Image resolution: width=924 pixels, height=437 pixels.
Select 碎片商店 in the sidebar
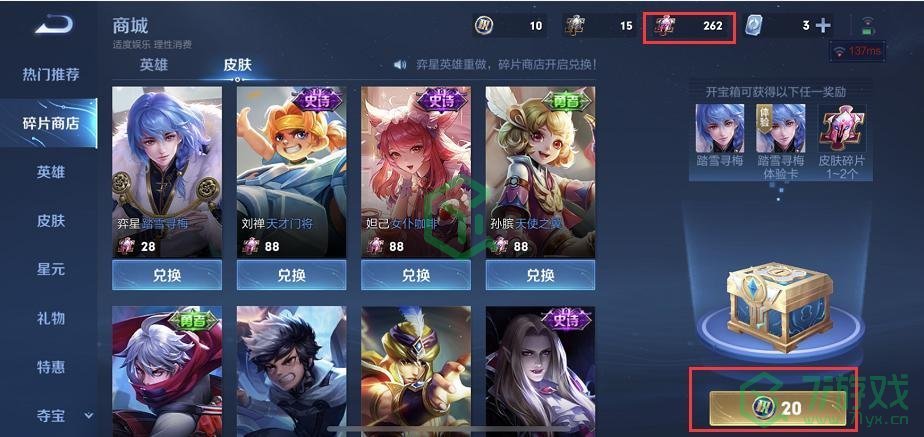coord(51,123)
